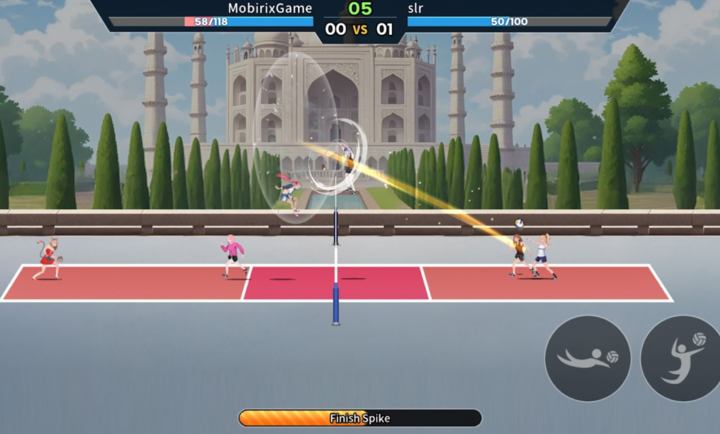720x434 pixels.
Task: Tap the jump spike action button
Action: coord(682,358)
